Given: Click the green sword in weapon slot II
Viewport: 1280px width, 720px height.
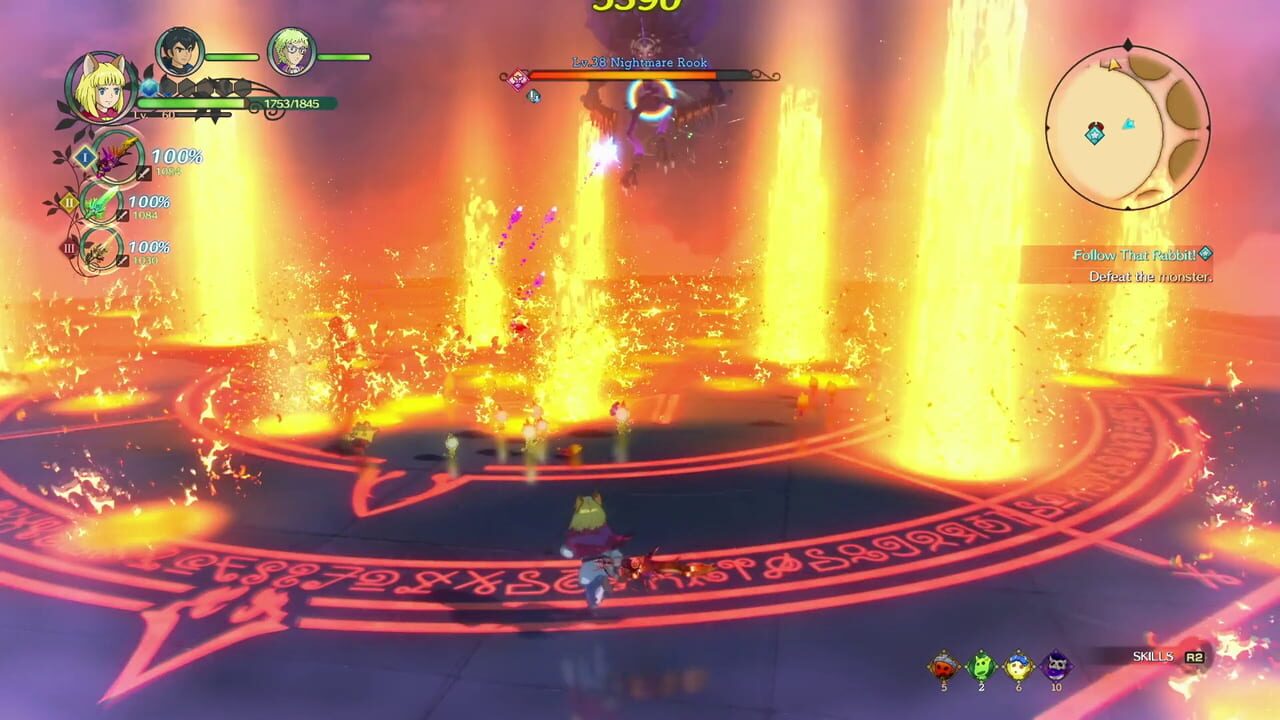Looking at the screenshot, I should 98,203.
